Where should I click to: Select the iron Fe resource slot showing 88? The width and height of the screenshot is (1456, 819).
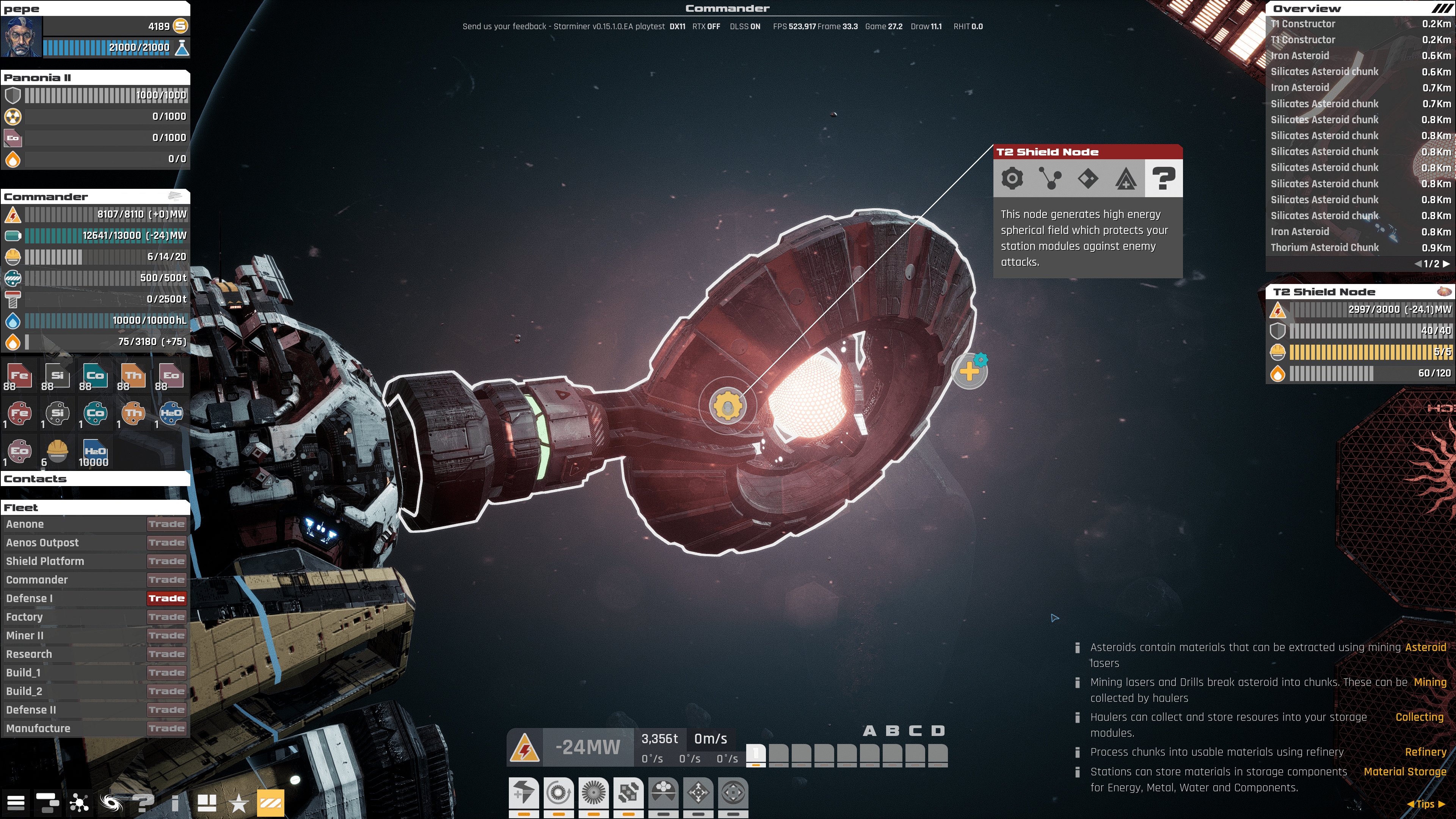tap(18, 376)
